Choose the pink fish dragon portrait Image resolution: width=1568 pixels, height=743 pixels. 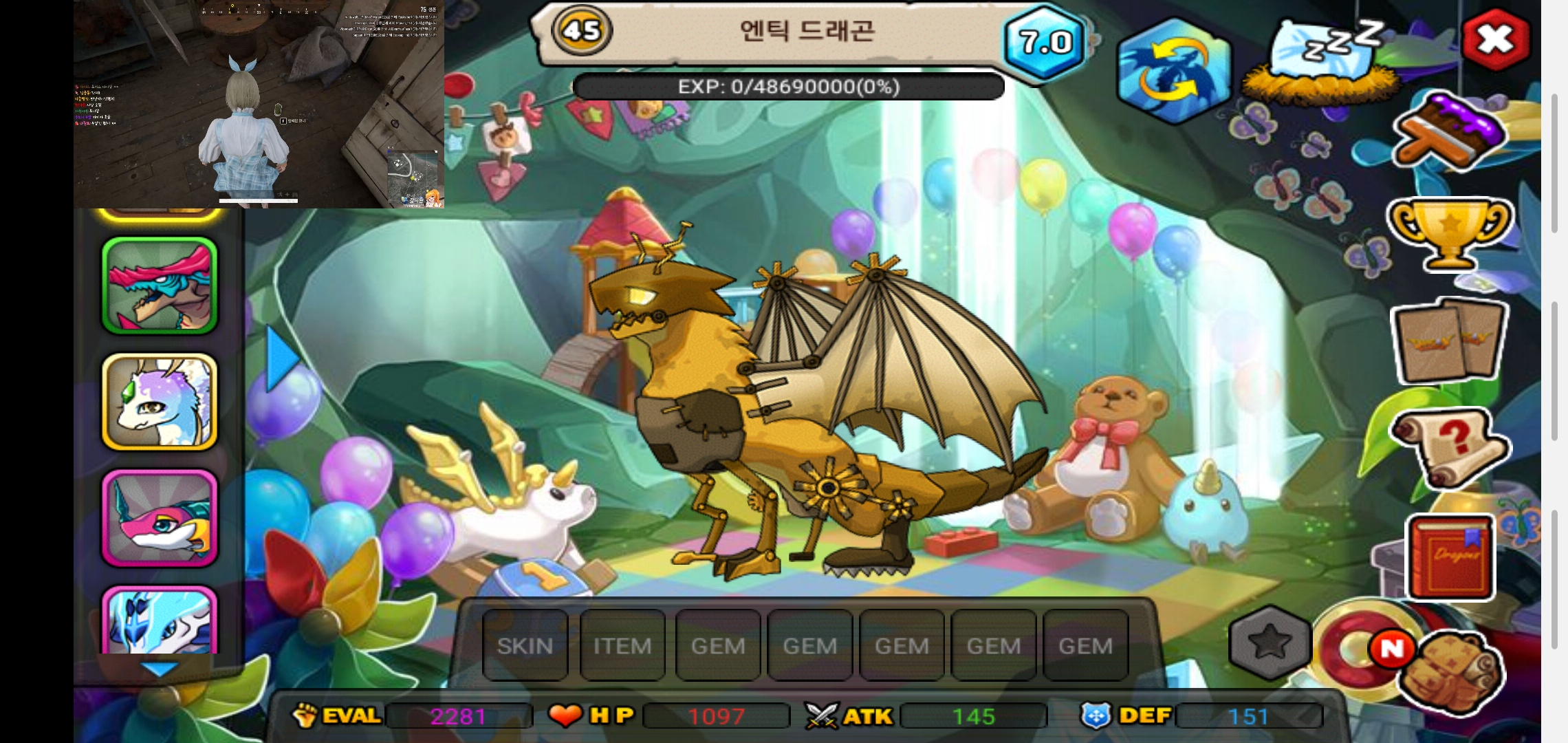(x=160, y=518)
